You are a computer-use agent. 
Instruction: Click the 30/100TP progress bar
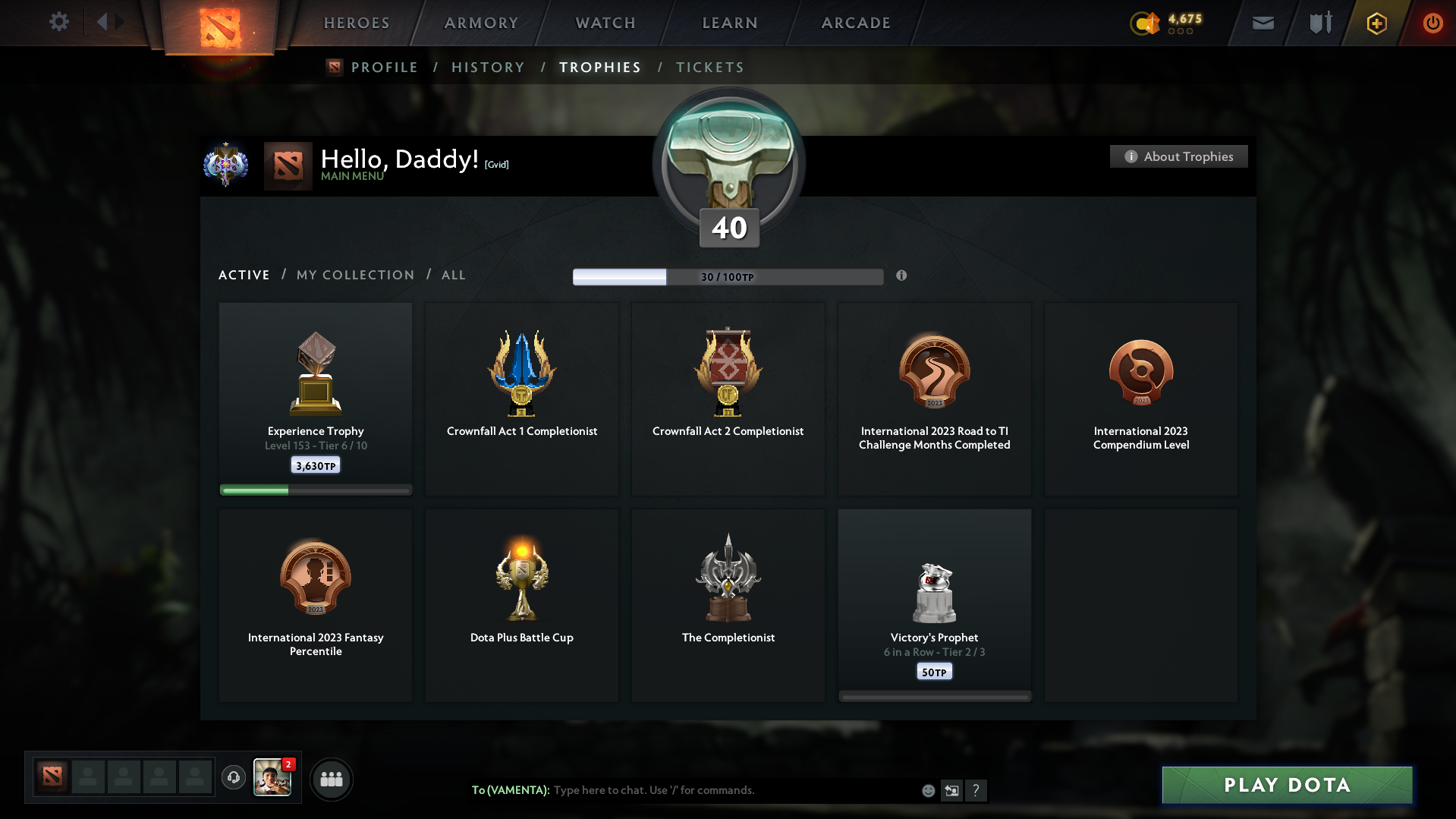(x=728, y=276)
